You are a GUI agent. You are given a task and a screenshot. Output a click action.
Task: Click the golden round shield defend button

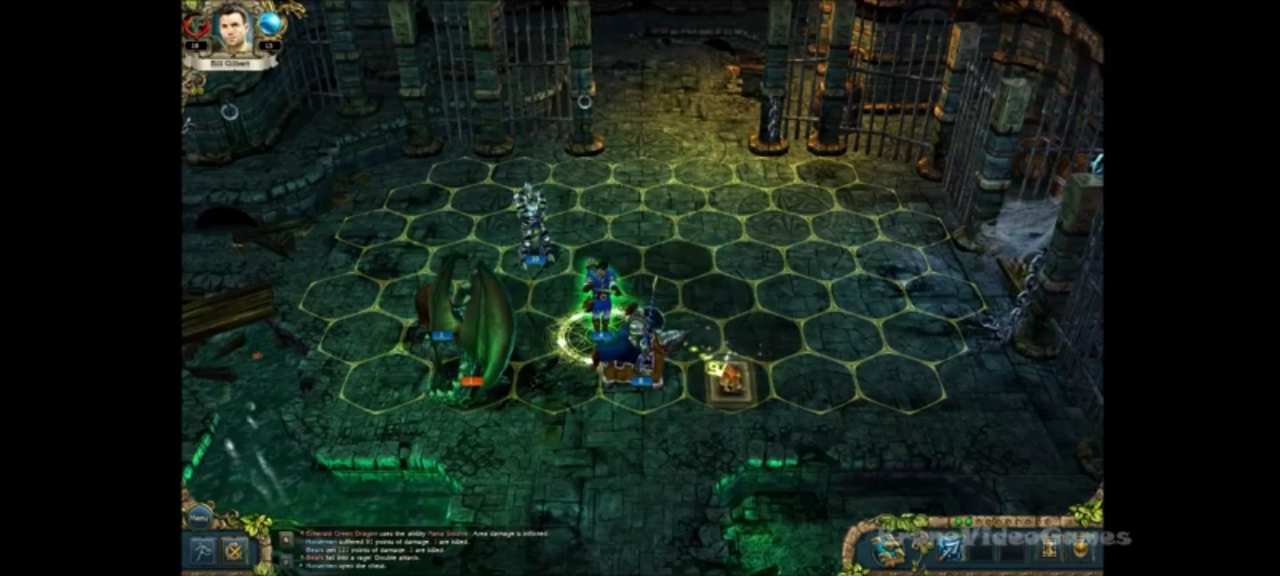point(1080,547)
